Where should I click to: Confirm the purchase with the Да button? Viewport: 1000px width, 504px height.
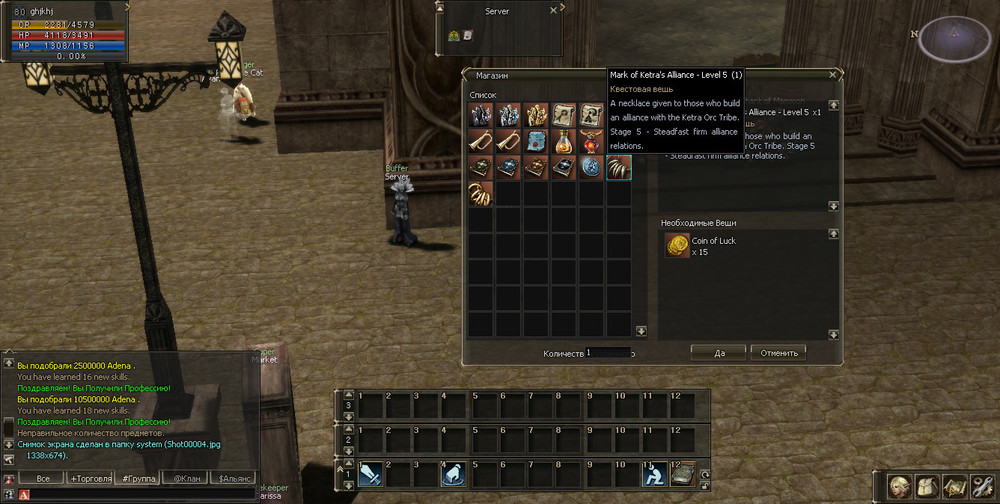[718, 352]
